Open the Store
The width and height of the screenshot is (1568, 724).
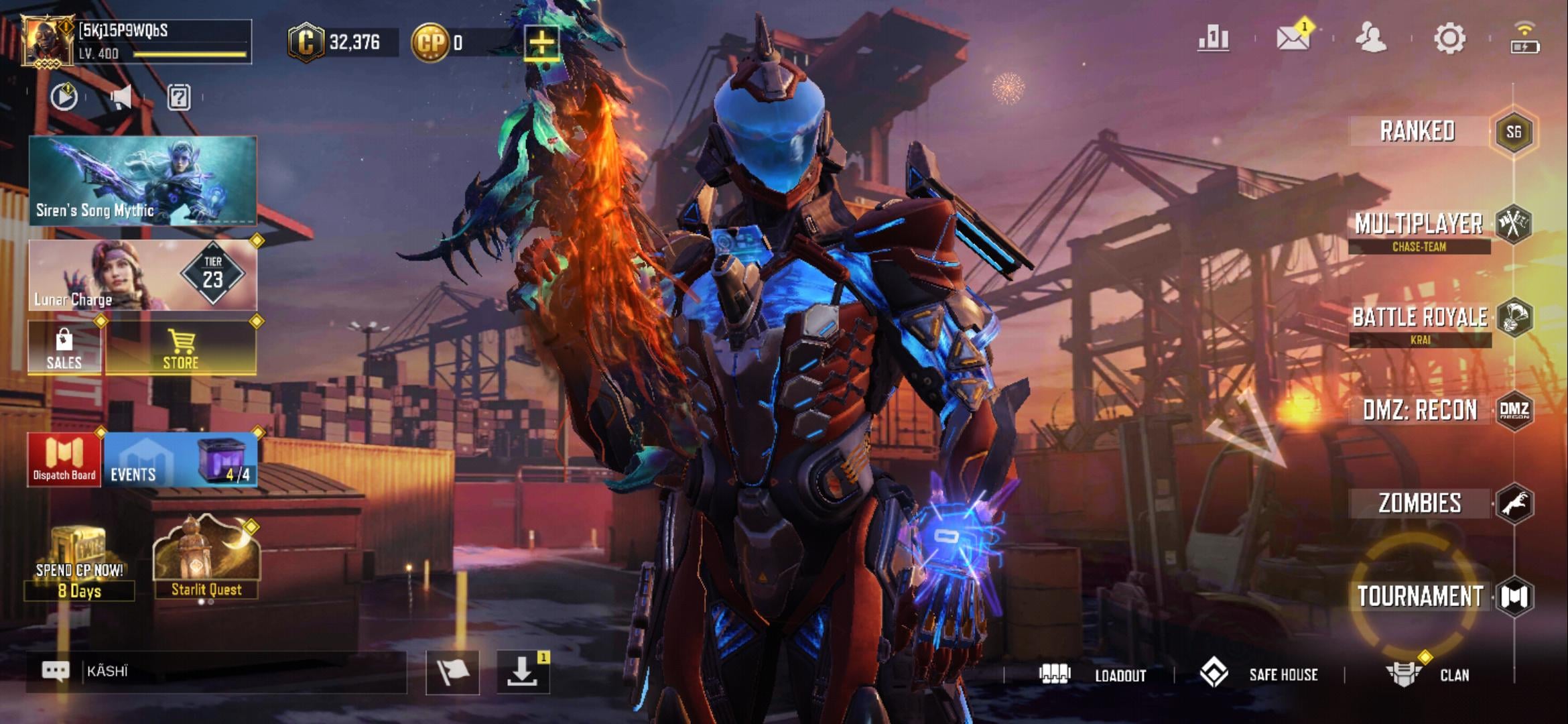click(x=181, y=347)
